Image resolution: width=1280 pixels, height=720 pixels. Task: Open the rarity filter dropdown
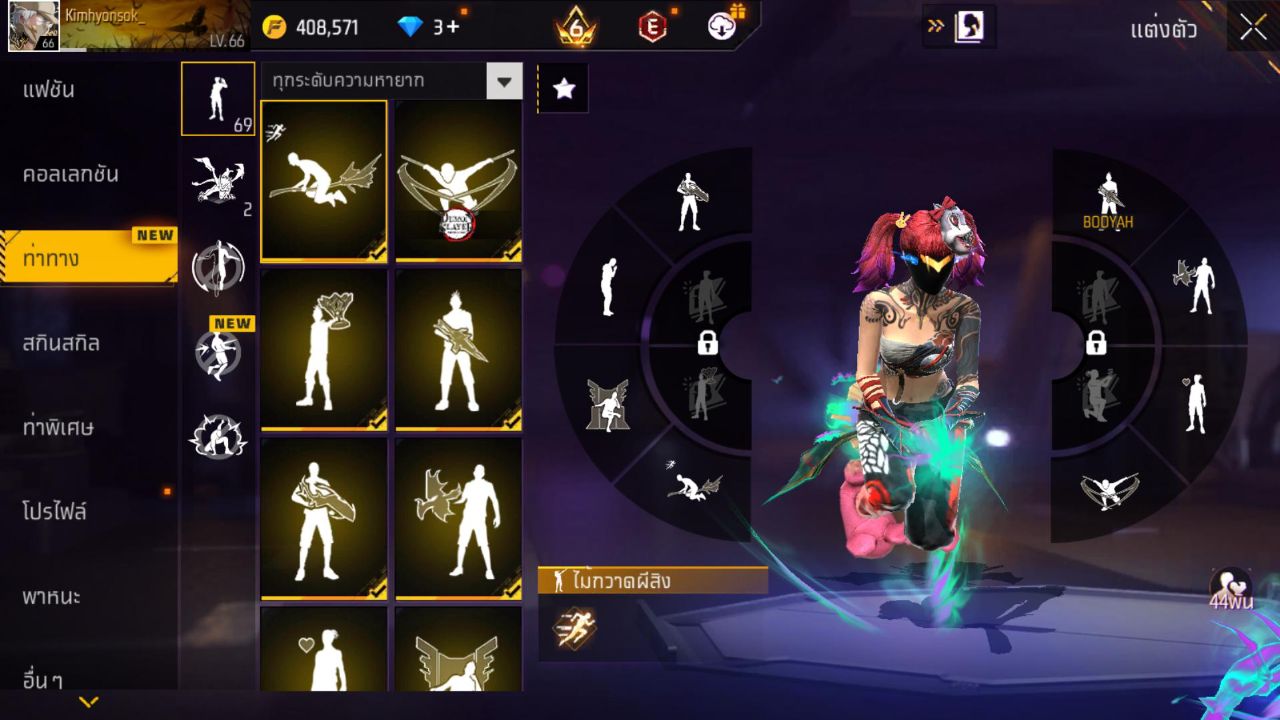click(x=504, y=82)
